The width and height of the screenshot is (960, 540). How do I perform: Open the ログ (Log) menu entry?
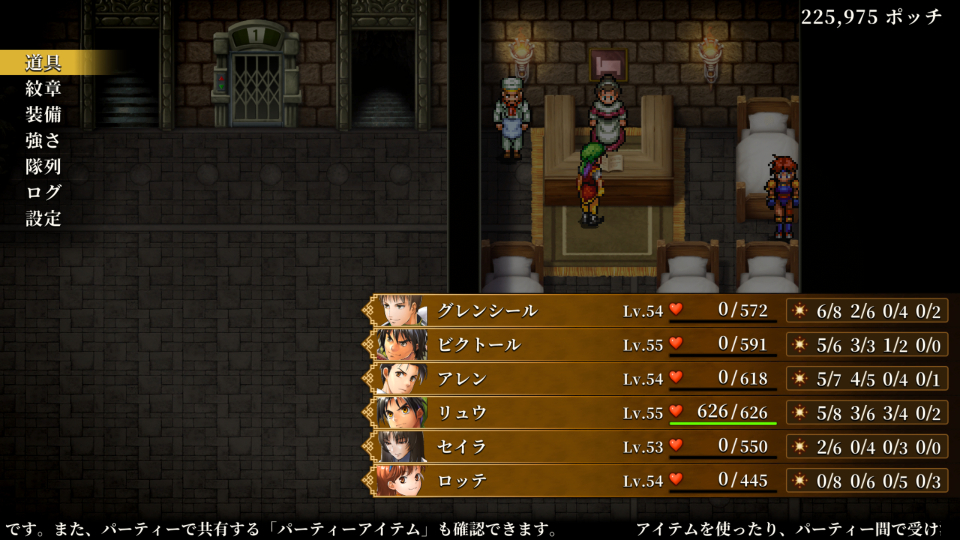[x=44, y=193]
